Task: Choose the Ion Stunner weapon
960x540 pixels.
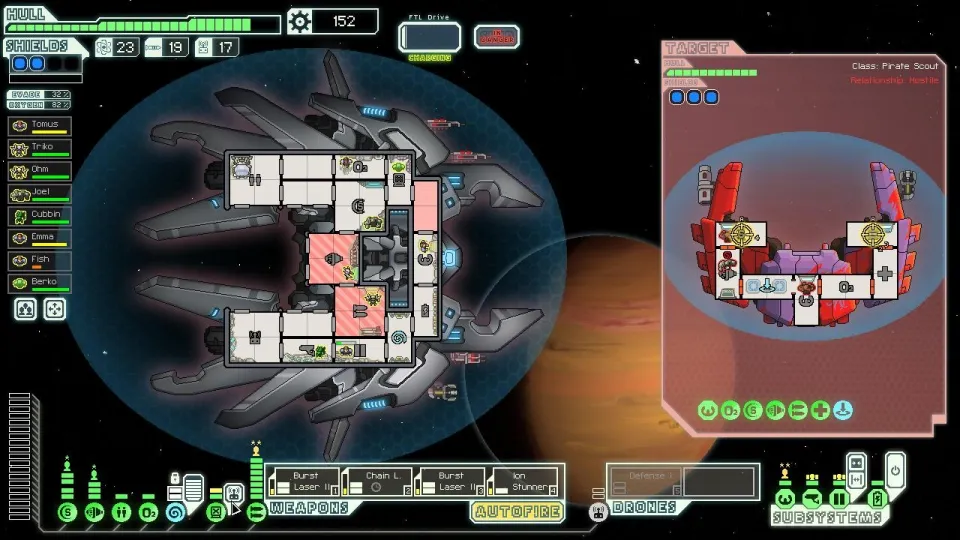Action: tap(524, 482)
